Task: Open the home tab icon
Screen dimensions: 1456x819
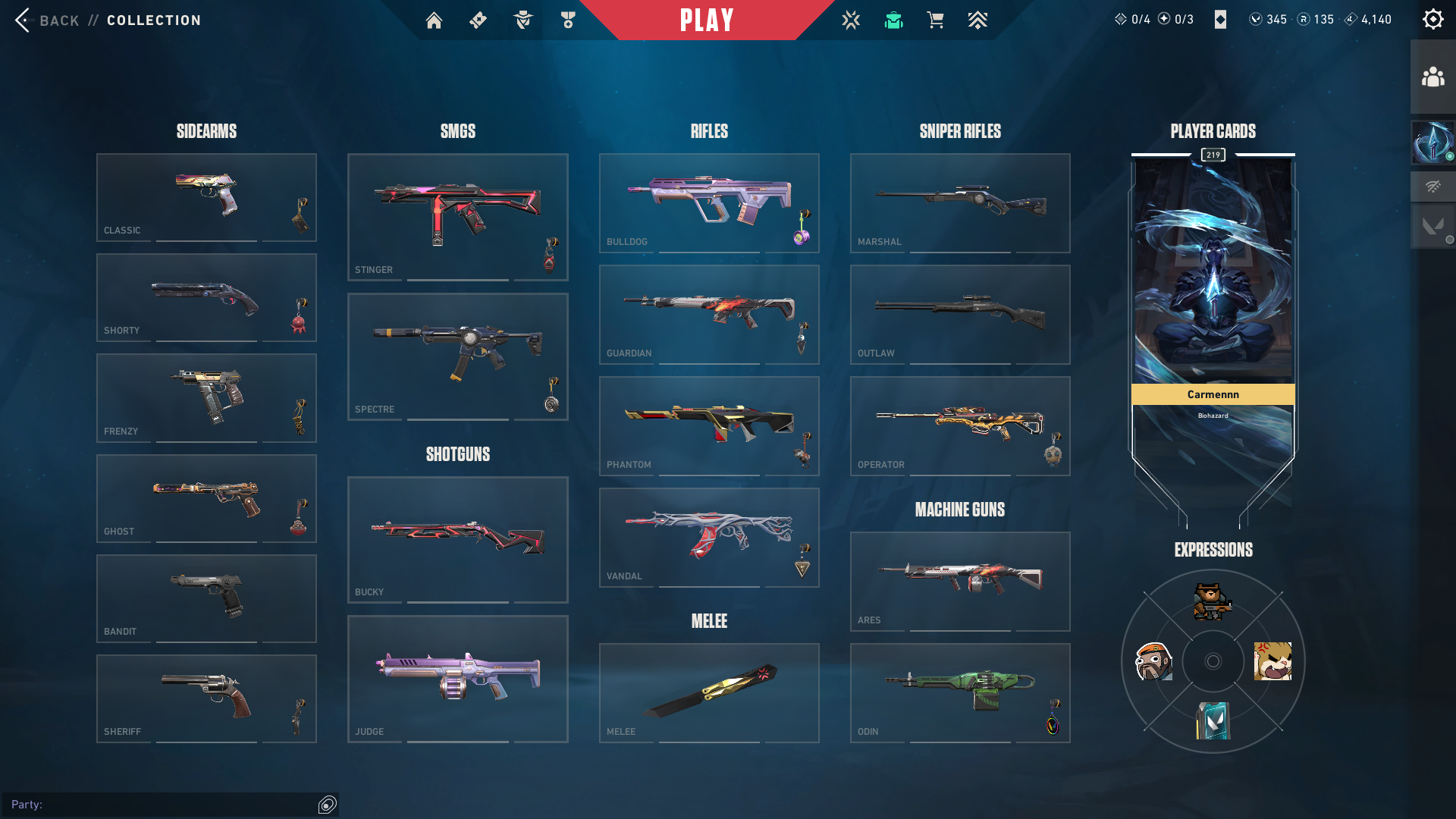Action: click(434, 20)
